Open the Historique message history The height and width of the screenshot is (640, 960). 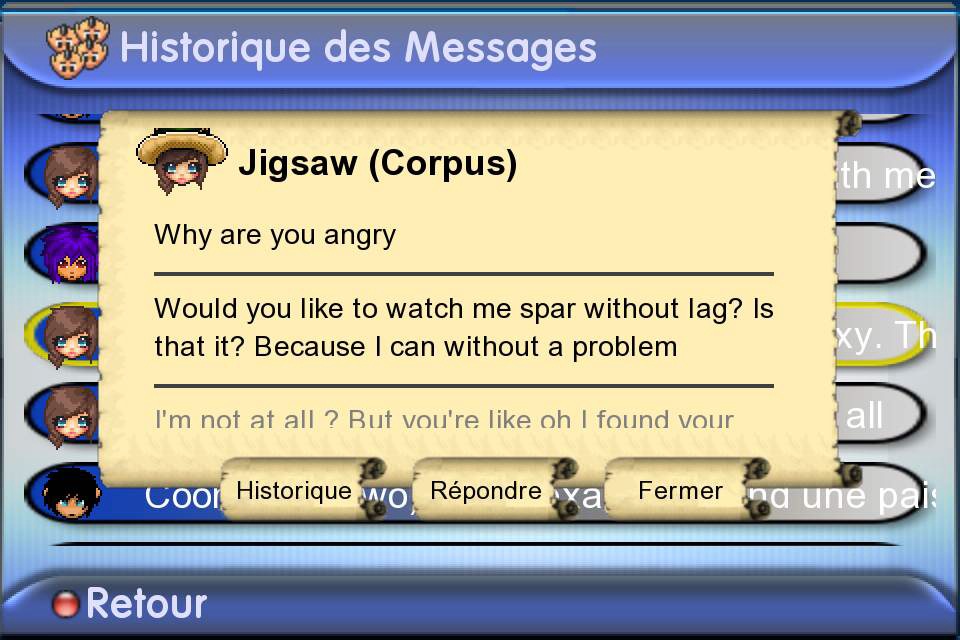[294, 491]
